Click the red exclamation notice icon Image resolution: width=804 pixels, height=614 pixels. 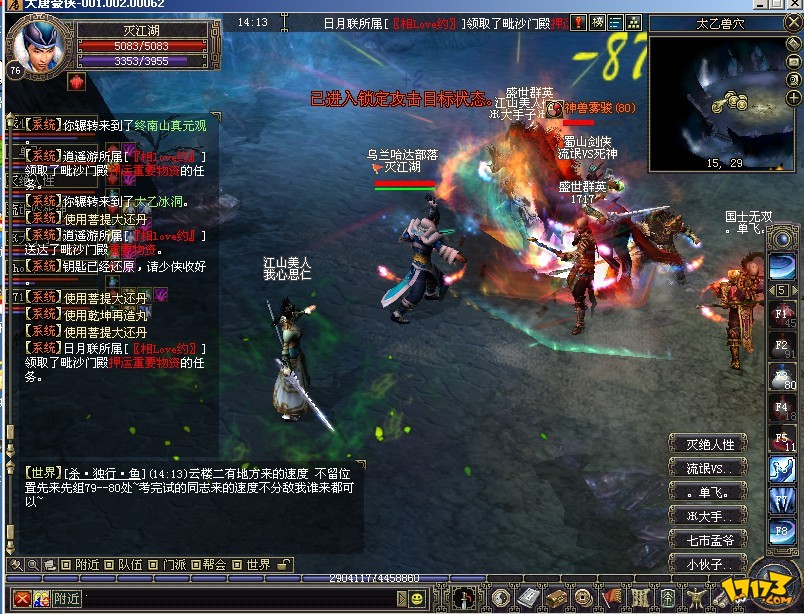(578, 23)
